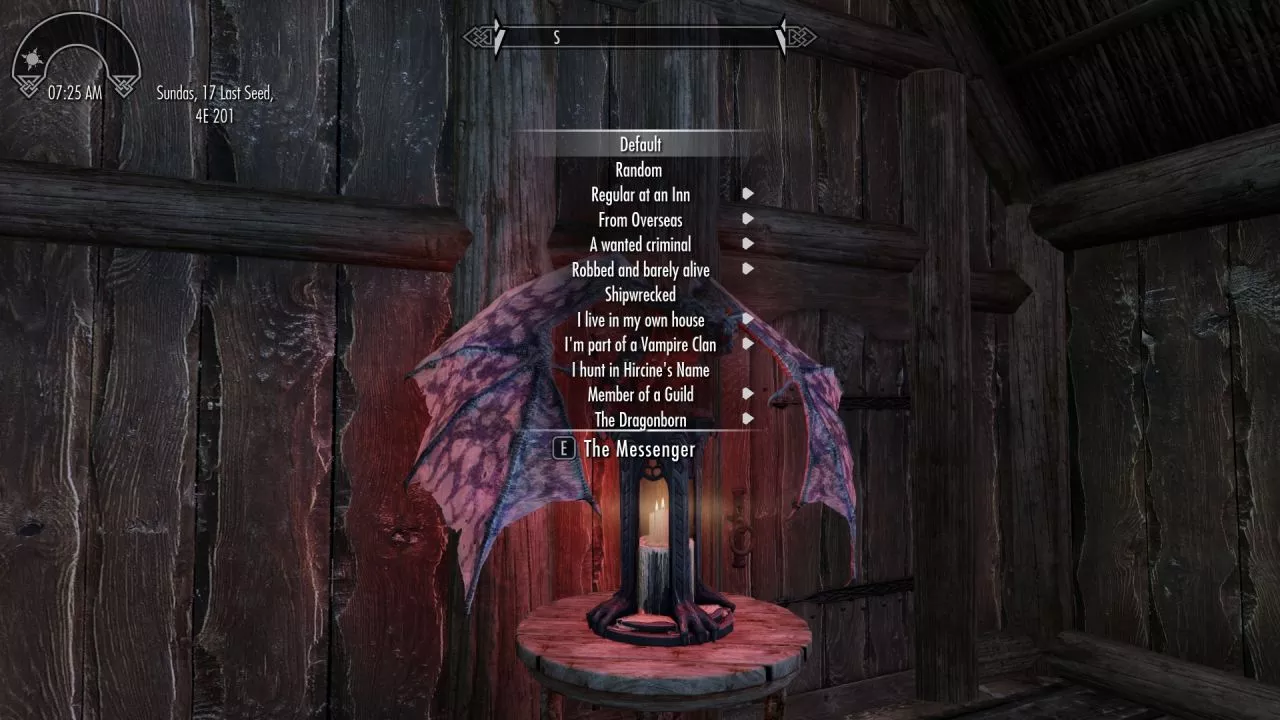
Task: Select I live in my own house
Action: [x=640, y=320]
